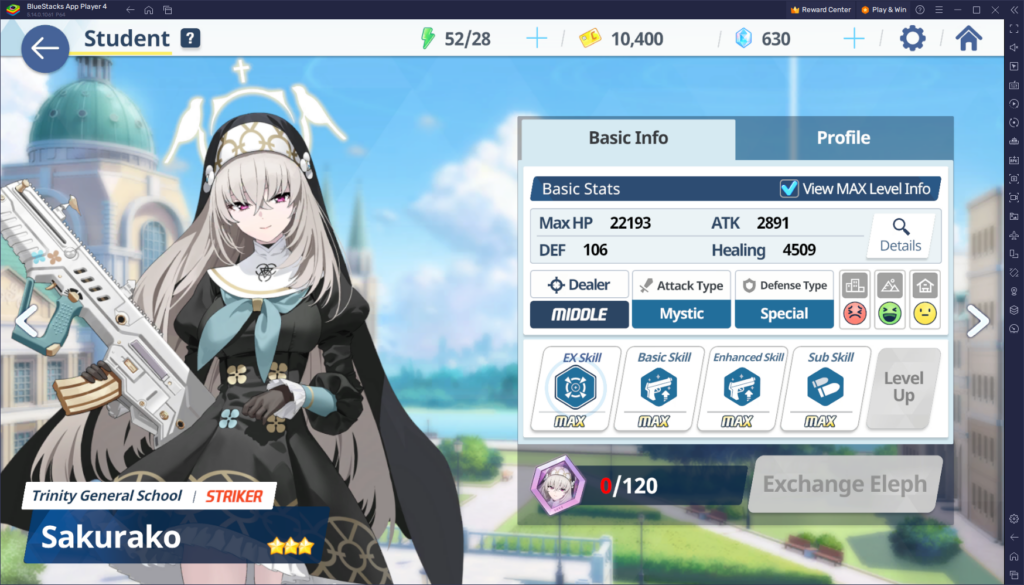Close the BlueStacks window
The width and height of the screenshot is (1024, 585).
(1011, 9)
